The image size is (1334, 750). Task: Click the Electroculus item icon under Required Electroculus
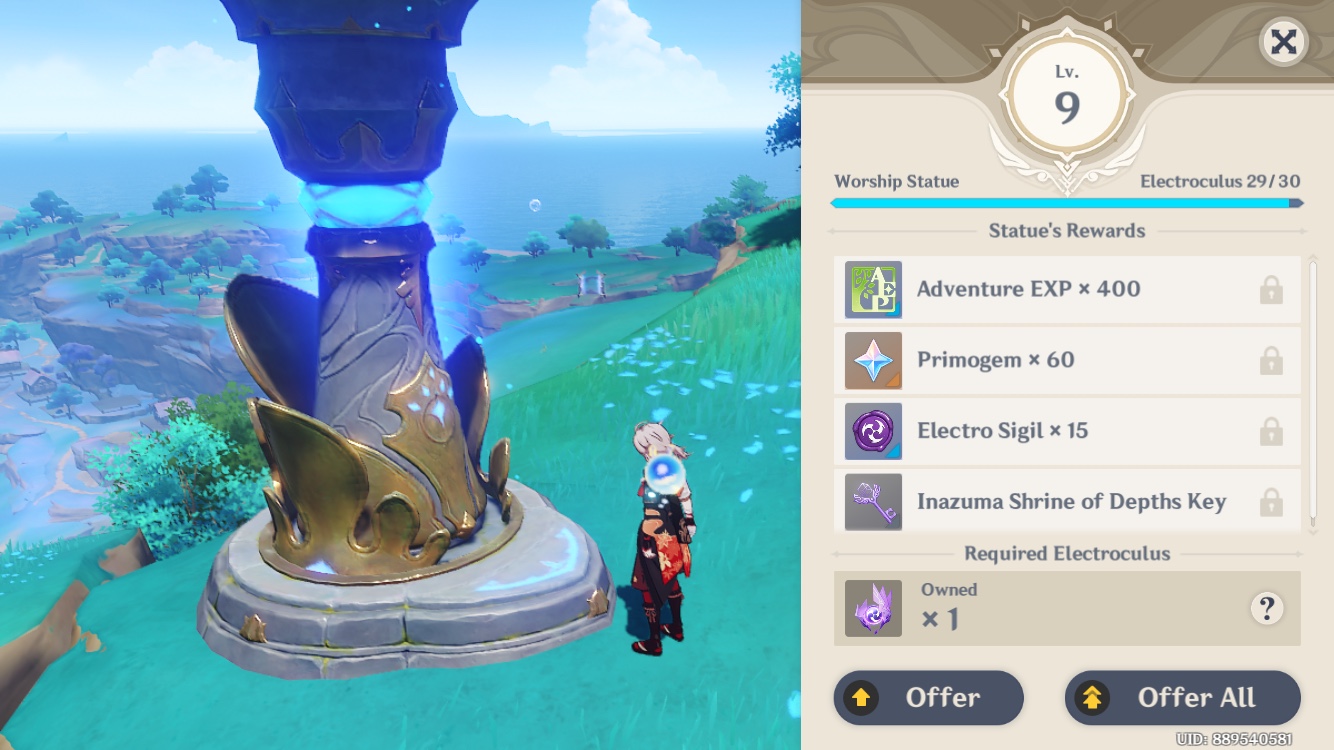point(874,607)
